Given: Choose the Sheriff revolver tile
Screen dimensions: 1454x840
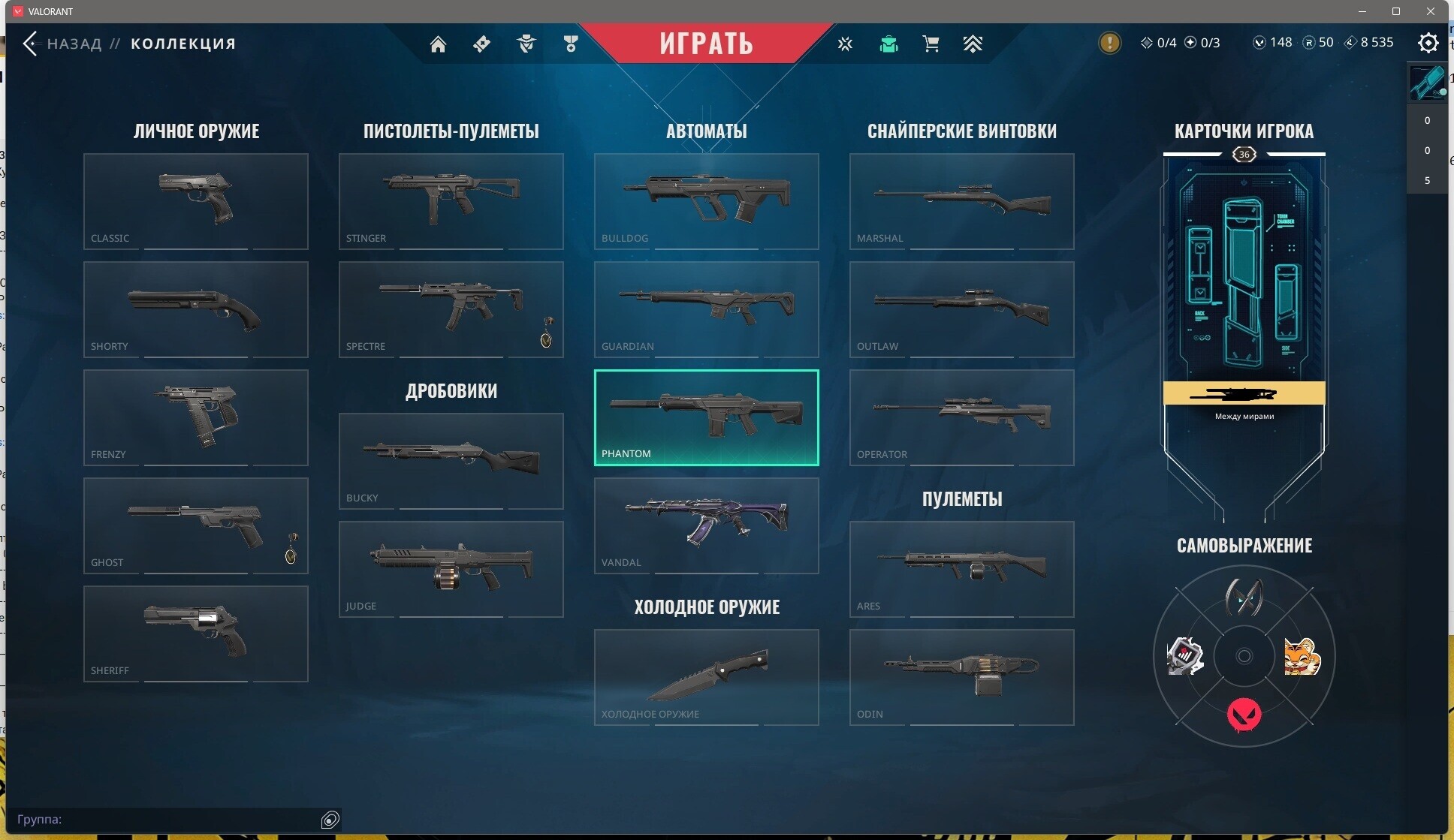Looking at the screenshot, I should click(x=196, y=634).
